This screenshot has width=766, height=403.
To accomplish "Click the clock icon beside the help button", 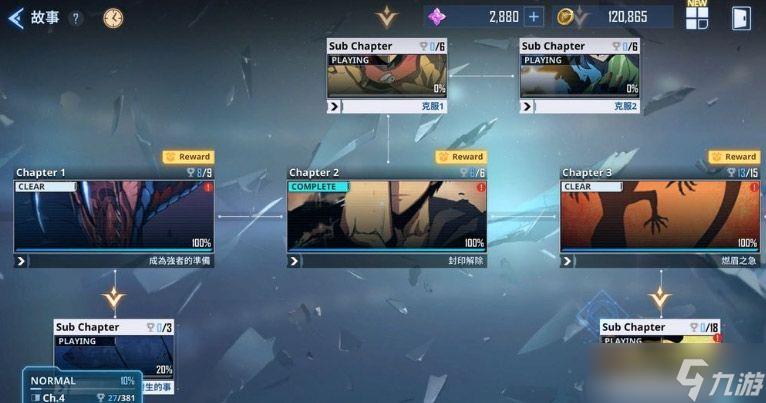I will pyautogui.click(x=113, y=18).
